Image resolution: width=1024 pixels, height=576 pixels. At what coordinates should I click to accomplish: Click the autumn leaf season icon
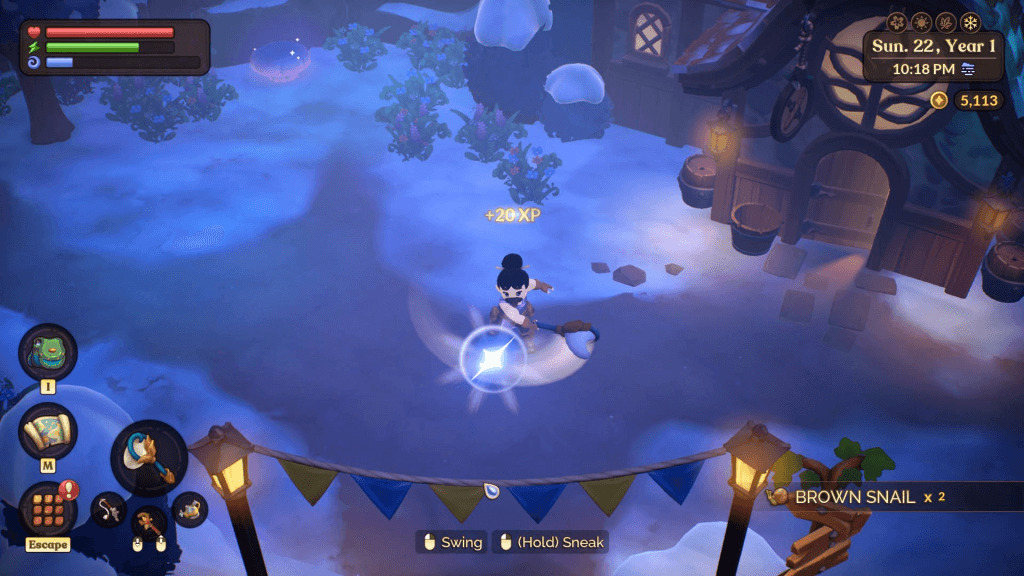[945, 22]
